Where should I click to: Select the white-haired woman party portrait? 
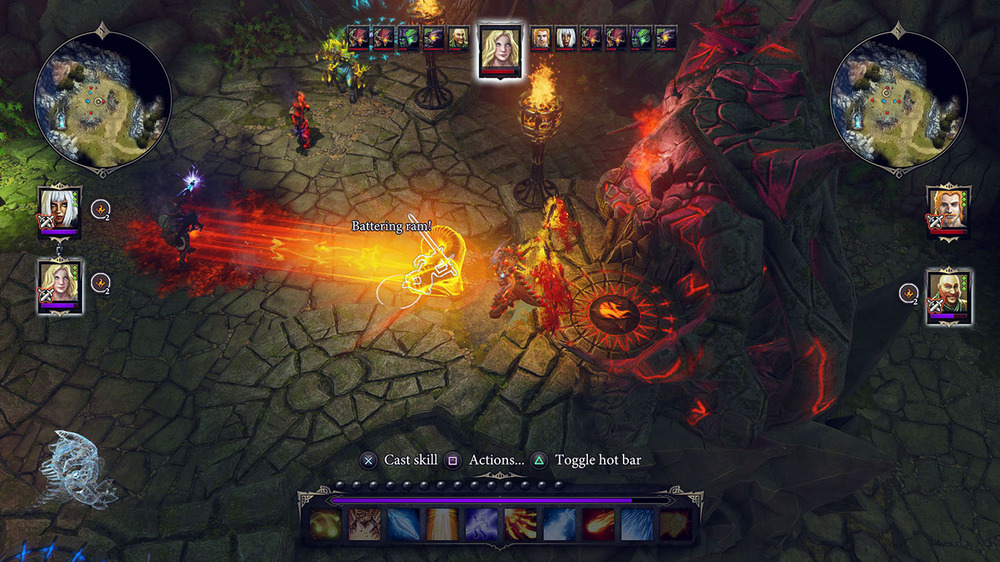click(x=60, y=210)
